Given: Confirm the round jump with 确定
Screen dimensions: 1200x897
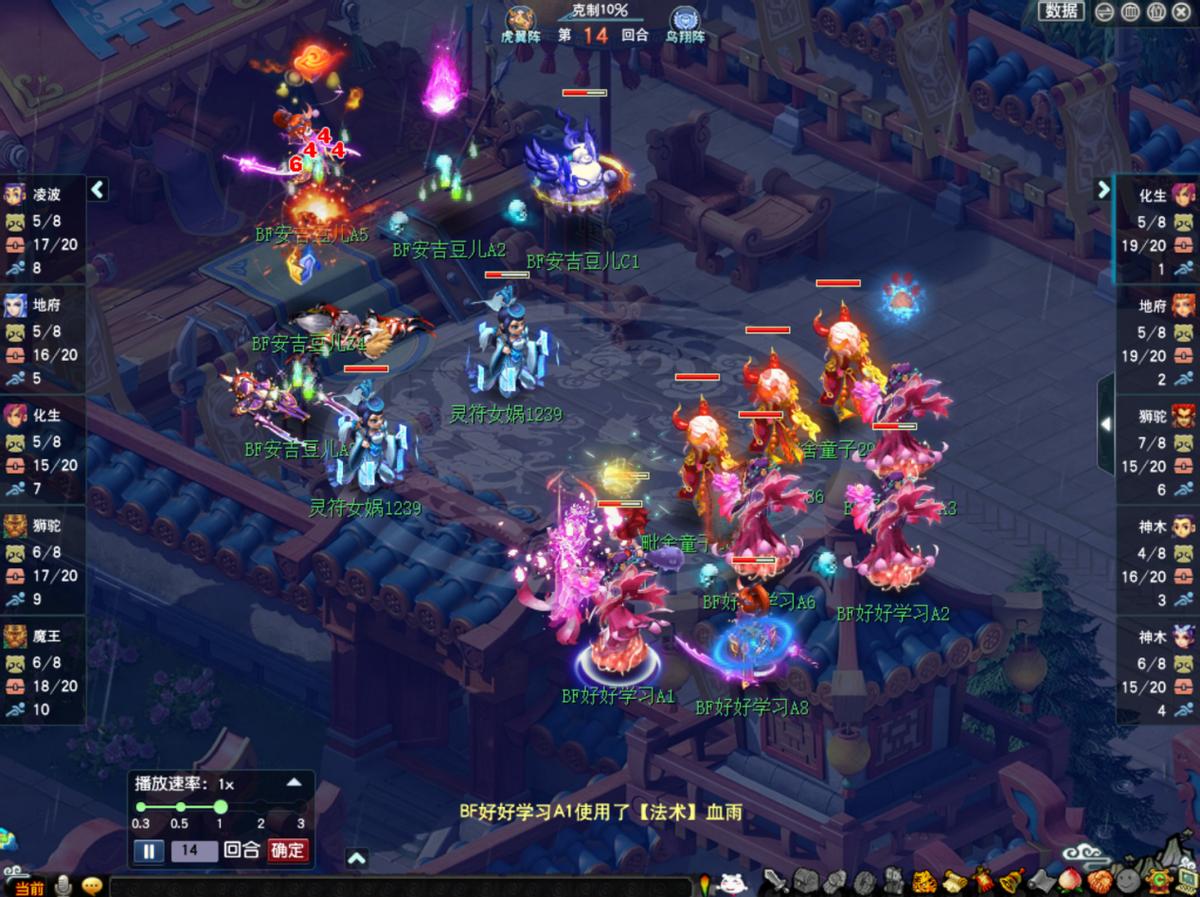Looking at the screenshot, I should click(x=287, y=851).
